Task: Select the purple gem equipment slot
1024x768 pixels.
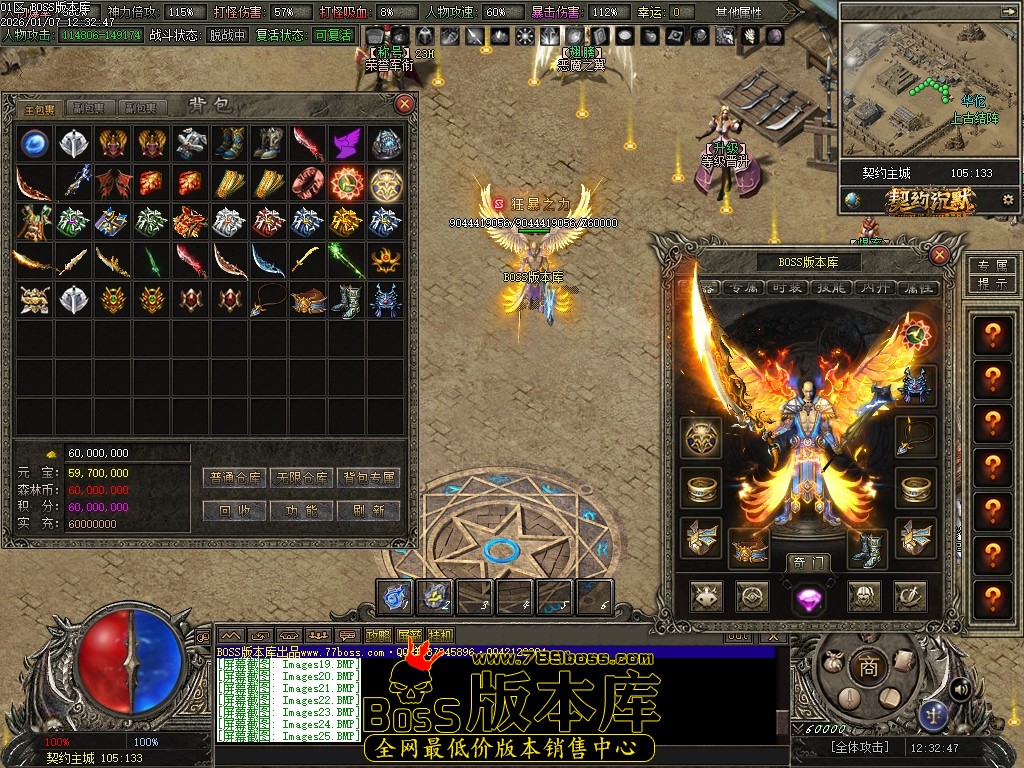Action: pos(807,598)
